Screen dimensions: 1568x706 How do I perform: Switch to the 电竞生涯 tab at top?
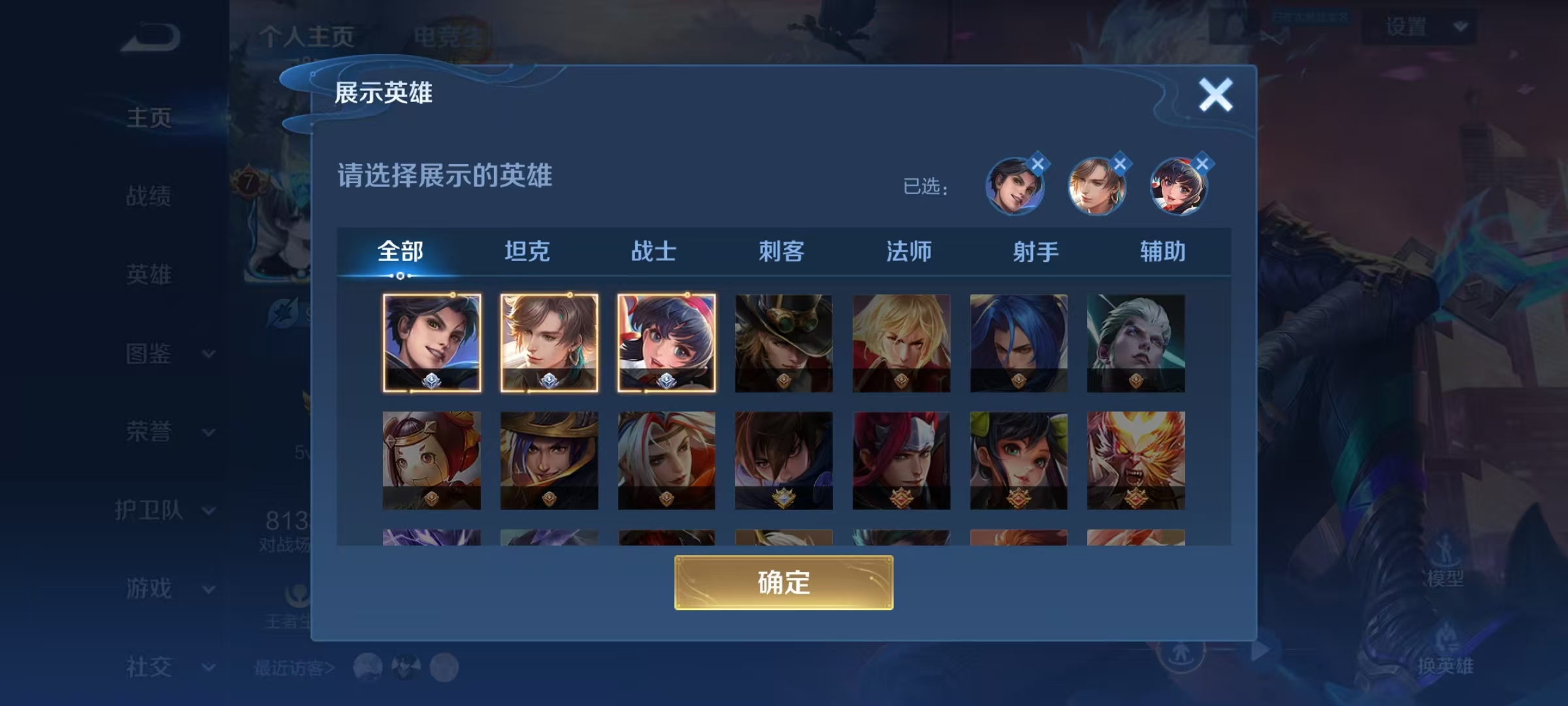[452, 36]
